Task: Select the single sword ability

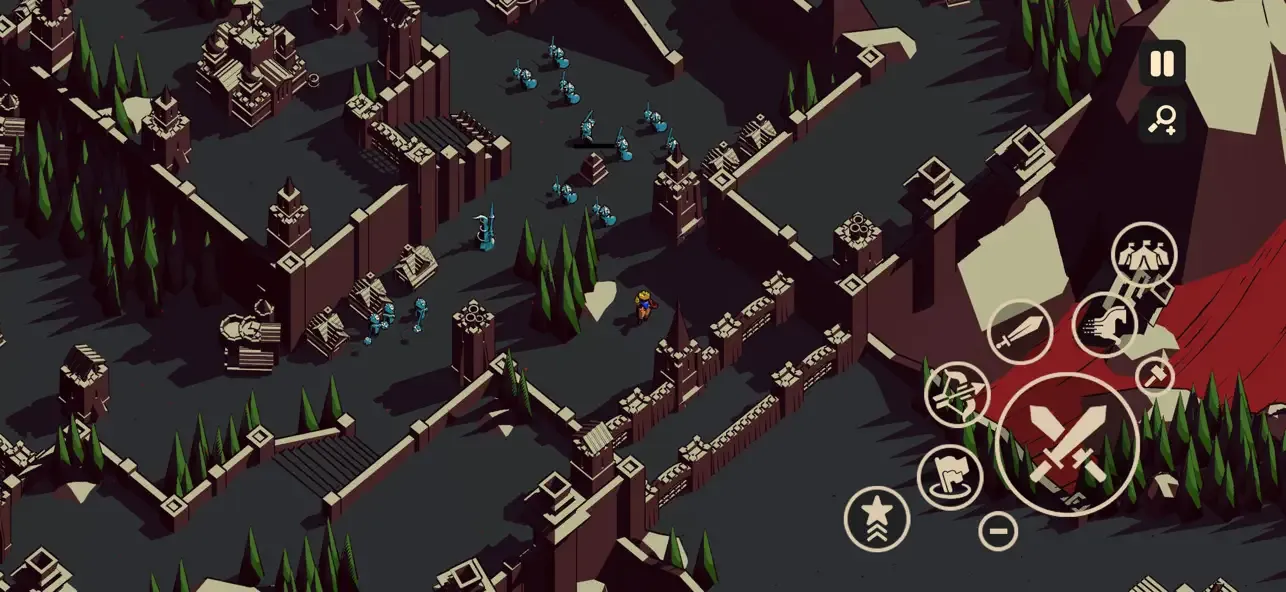Action: coord(1019,331)
